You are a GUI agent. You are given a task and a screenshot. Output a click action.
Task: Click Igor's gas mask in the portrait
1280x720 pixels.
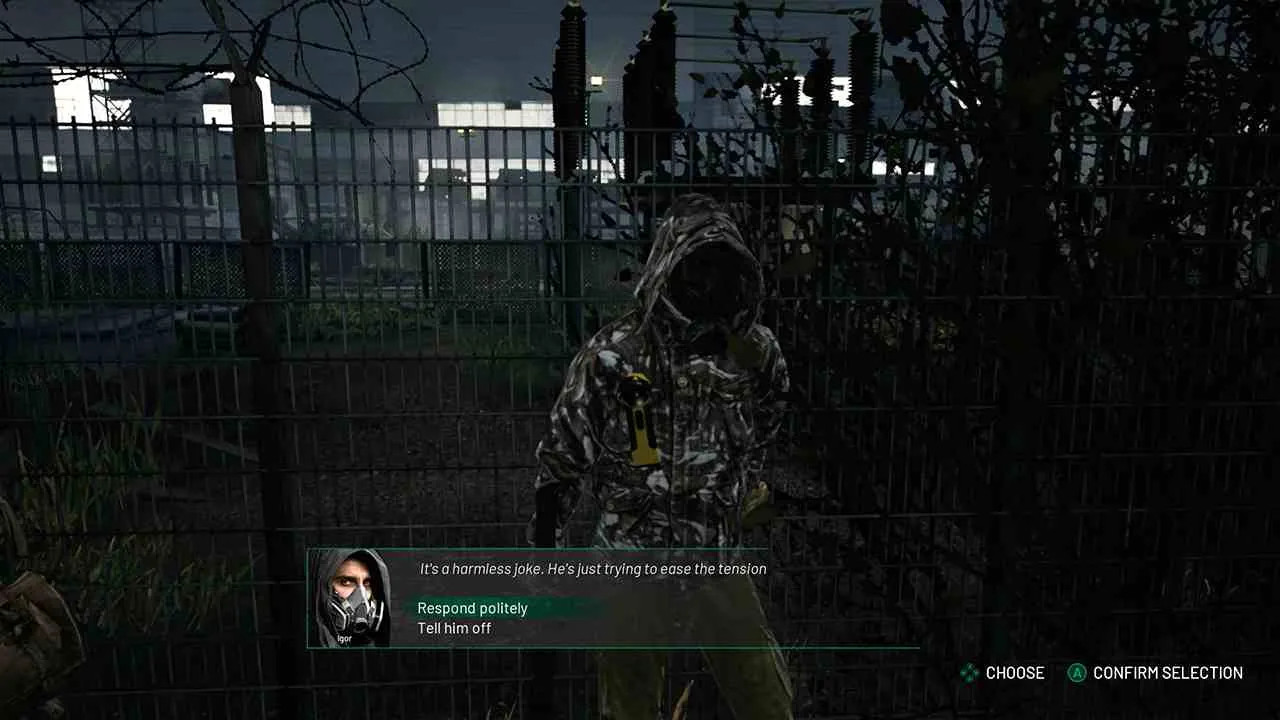(352, 608)
